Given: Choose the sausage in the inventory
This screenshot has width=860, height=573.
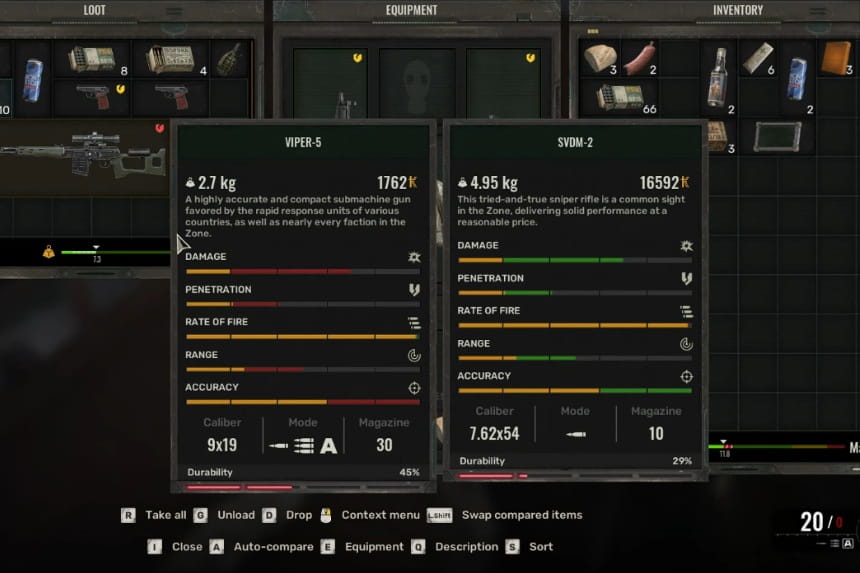Looking at the screenshot, I should click(640, 58).
